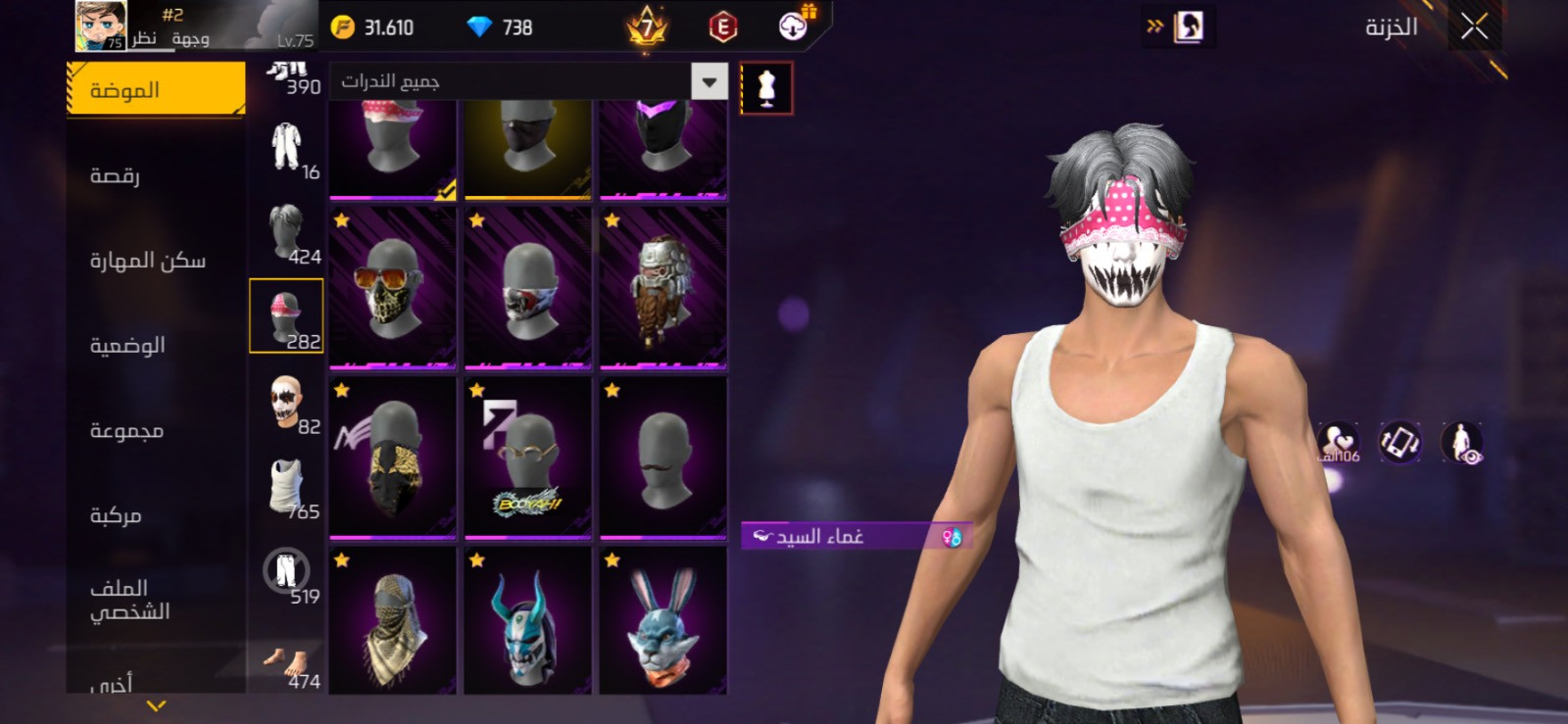The image size is (1568, 724).
Task: Equip the checkered keffiyeh scarf headwear
Action: (x=393, y=621)
